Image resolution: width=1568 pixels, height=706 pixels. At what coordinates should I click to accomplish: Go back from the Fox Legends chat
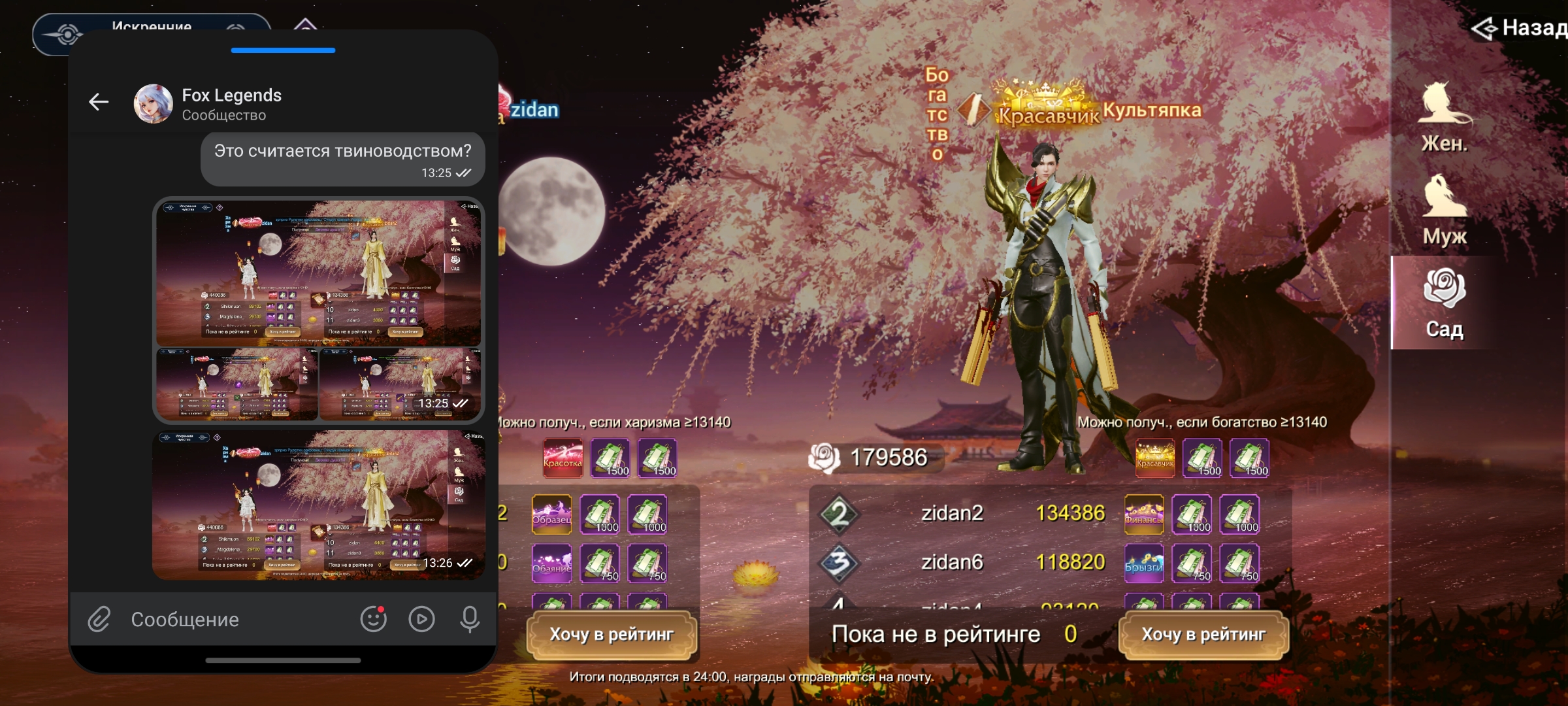point(99,102)
